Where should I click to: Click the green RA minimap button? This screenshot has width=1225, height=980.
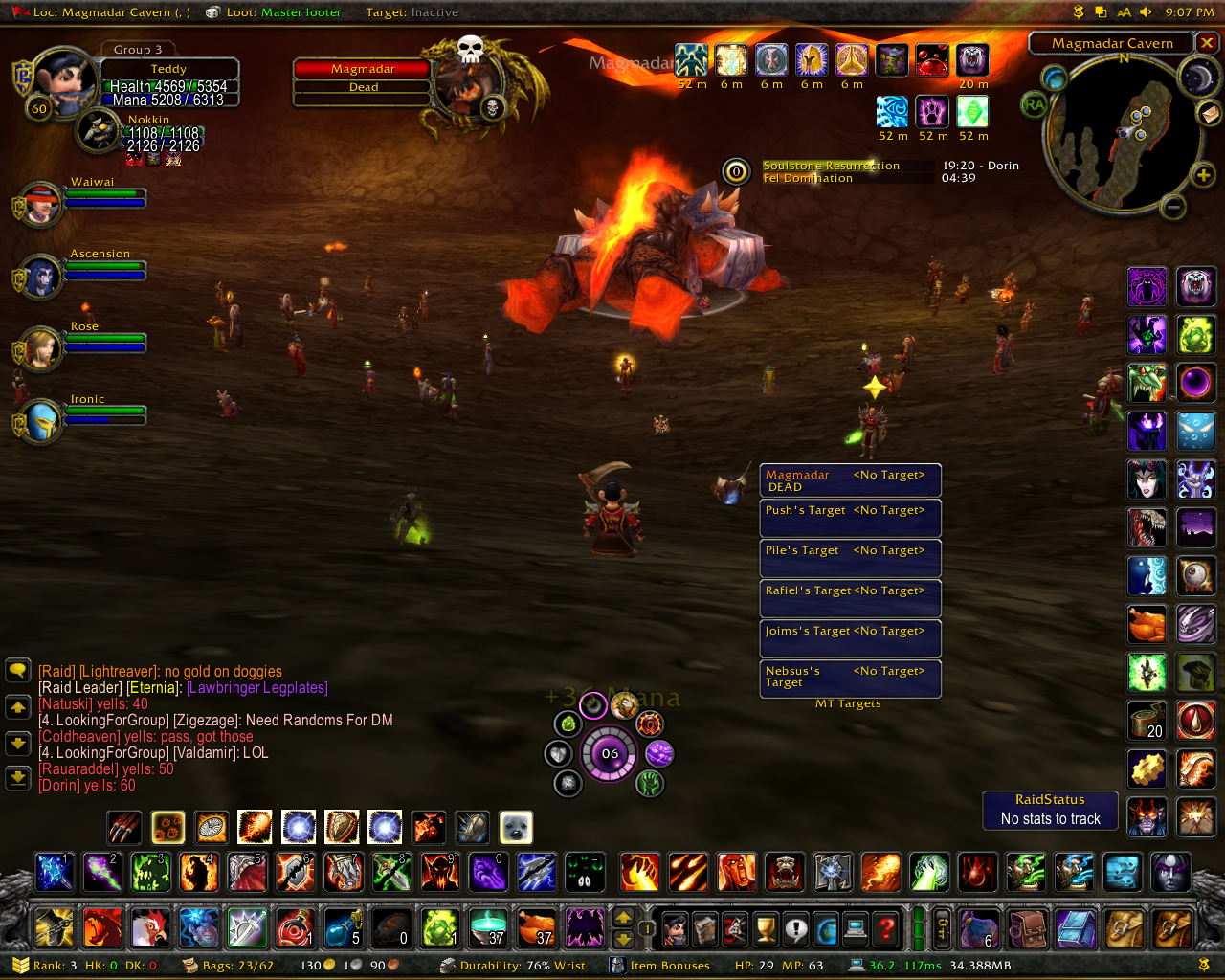click(x=1035, y=104)
